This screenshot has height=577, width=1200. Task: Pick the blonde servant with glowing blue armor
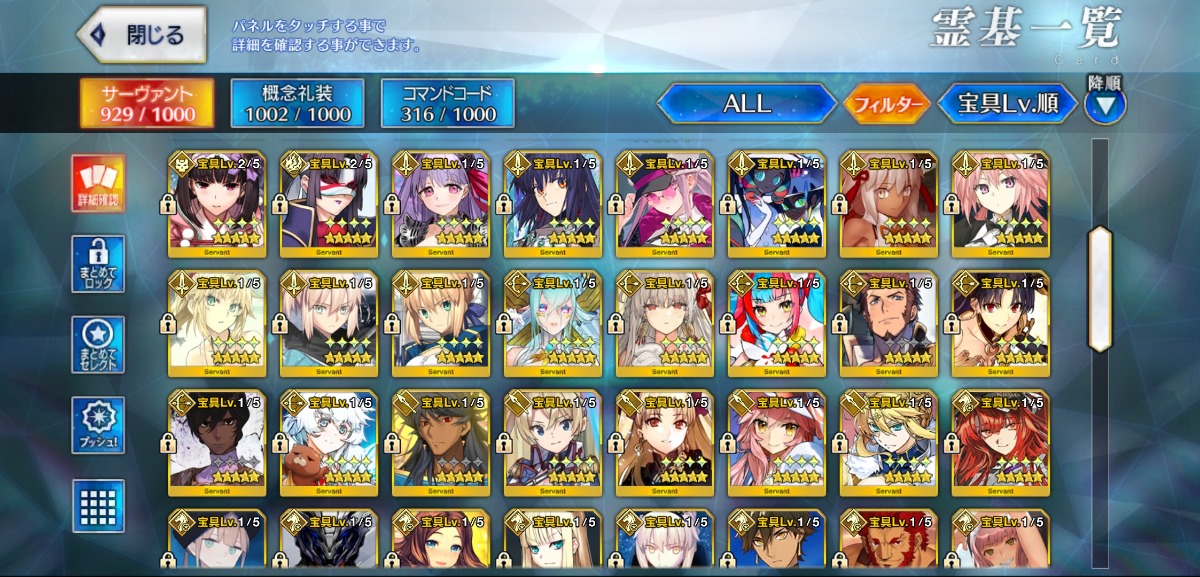coord(889,440)
